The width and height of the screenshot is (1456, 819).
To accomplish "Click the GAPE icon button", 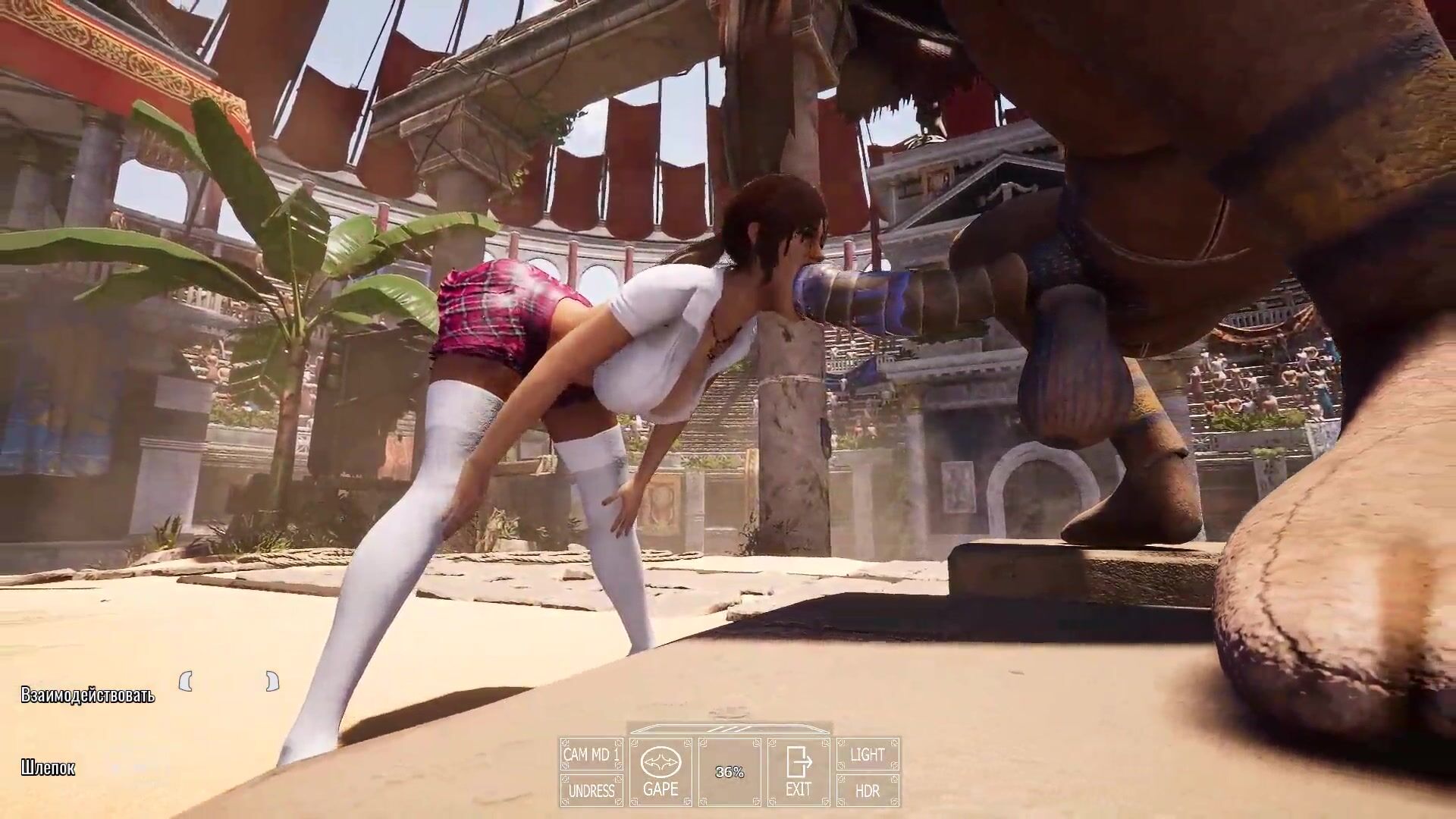I will [660, 773].
